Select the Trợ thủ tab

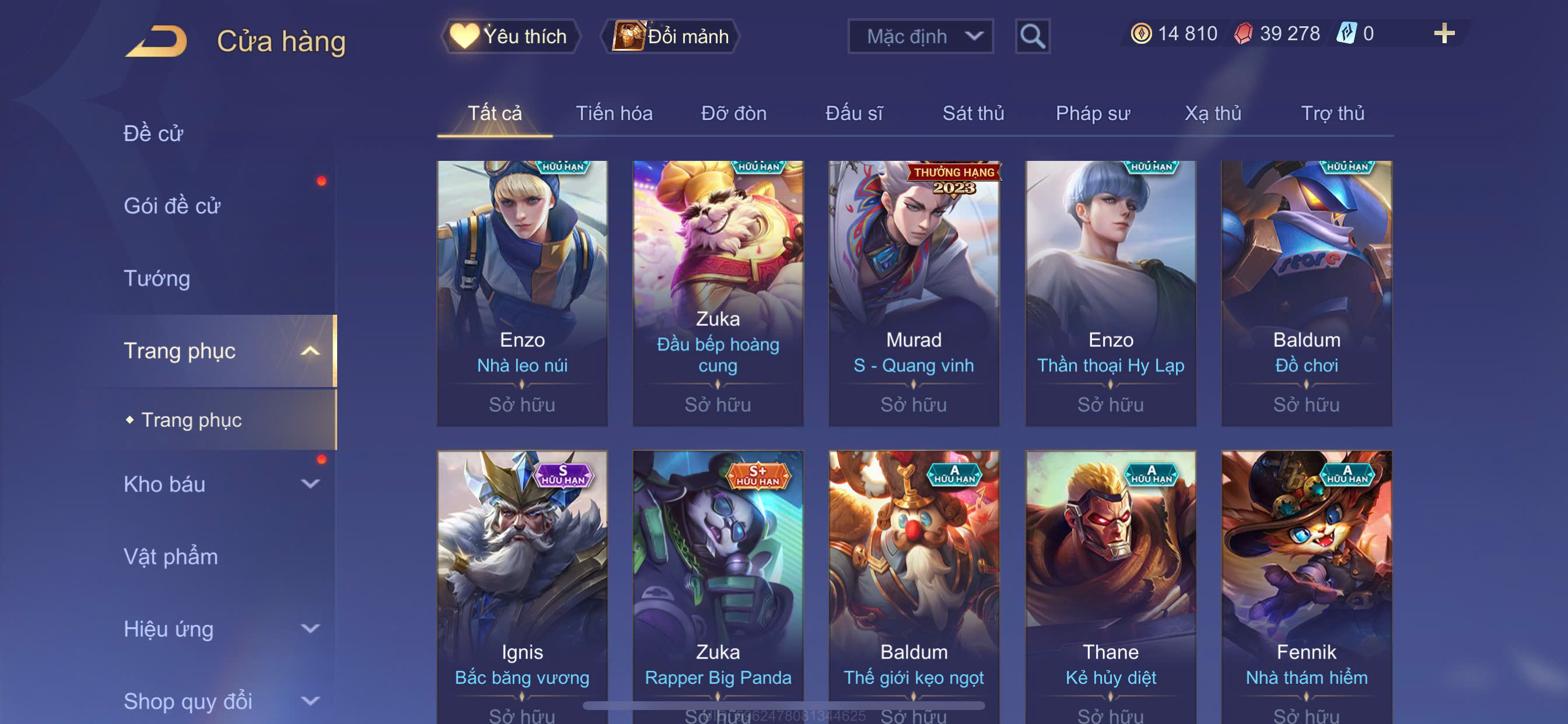(x=1332, y=113)
